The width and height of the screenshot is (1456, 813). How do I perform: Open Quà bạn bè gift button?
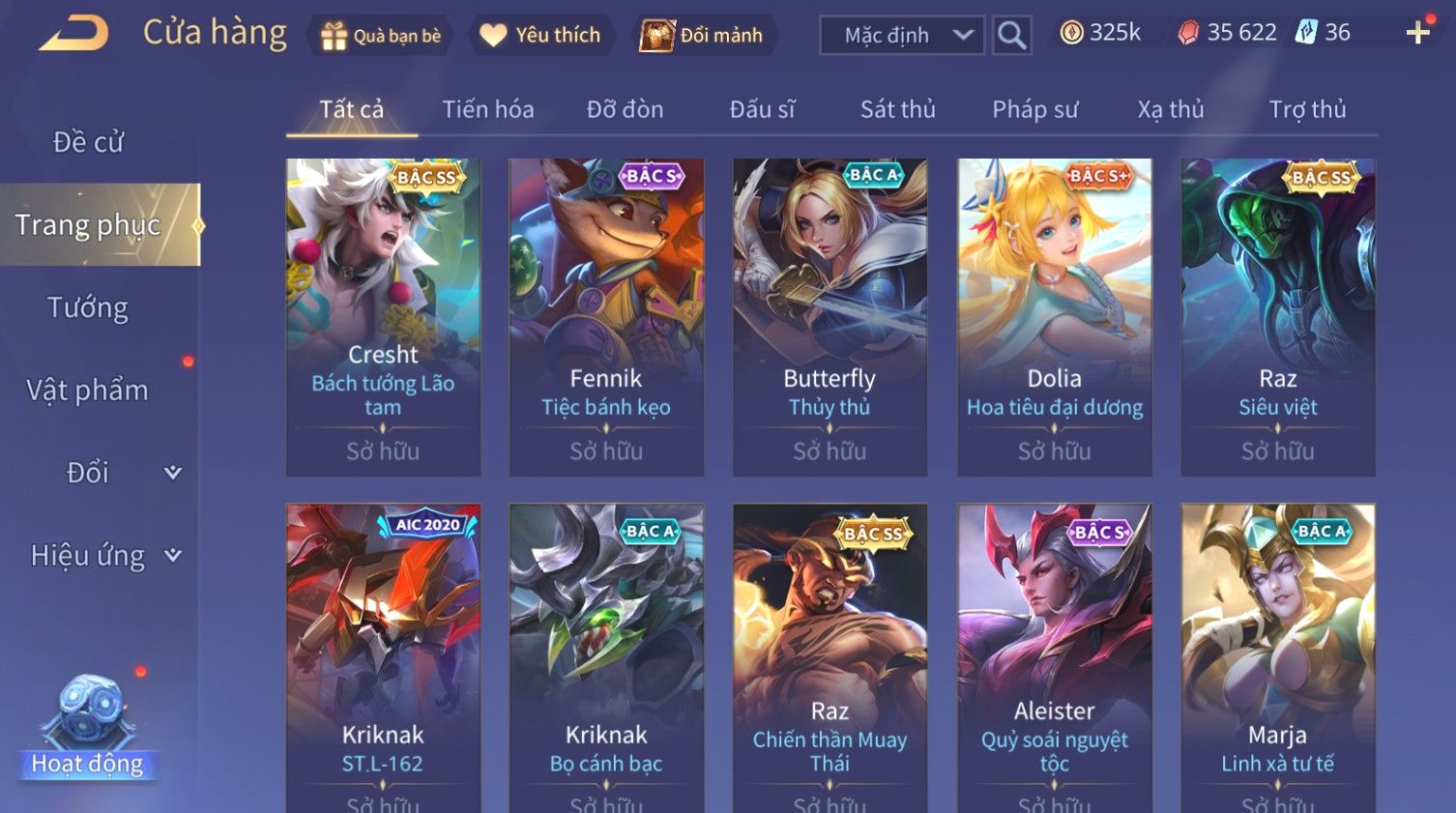381,36
